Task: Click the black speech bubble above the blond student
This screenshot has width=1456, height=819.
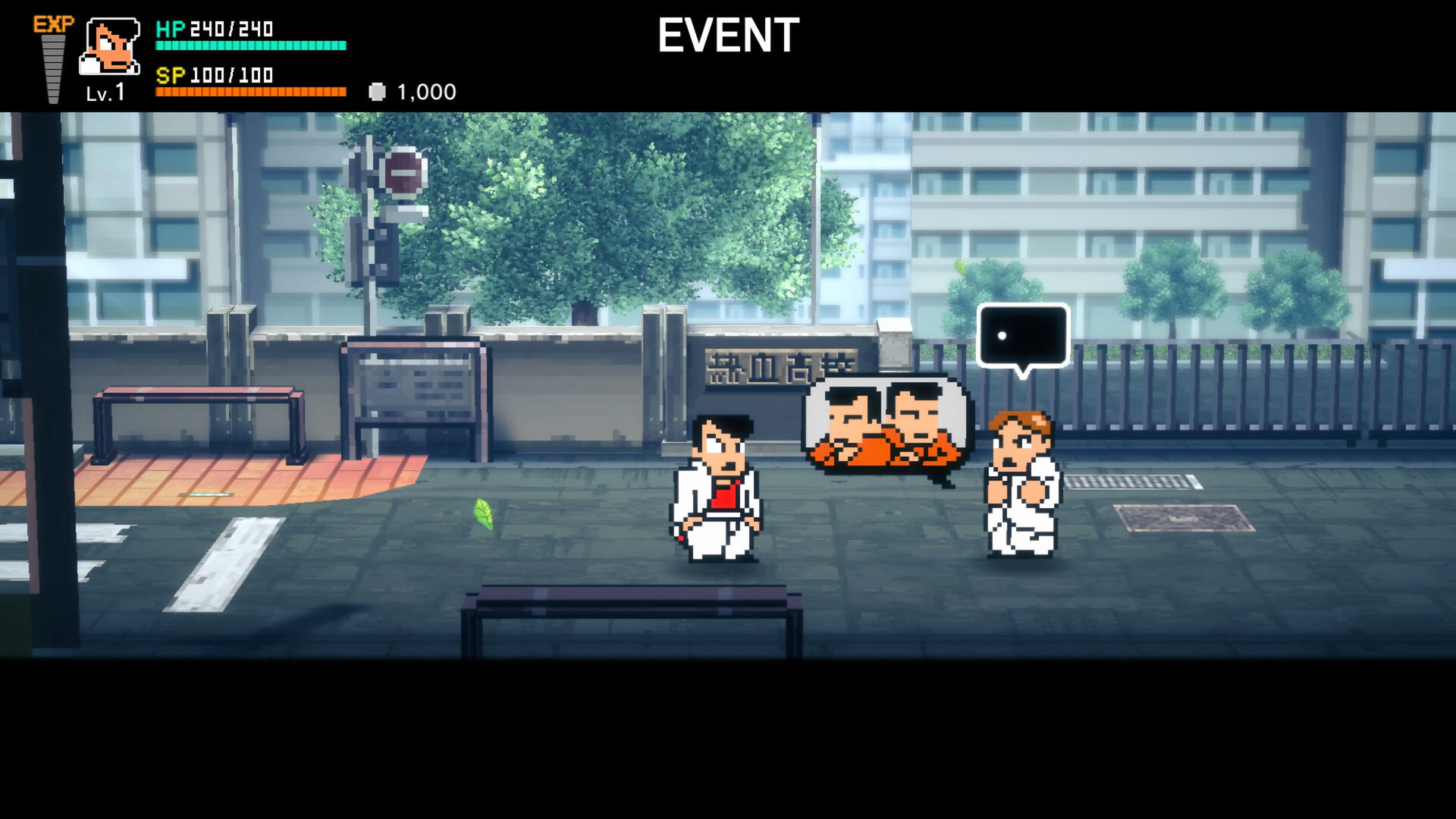Action: click(x=1022, y=334)
